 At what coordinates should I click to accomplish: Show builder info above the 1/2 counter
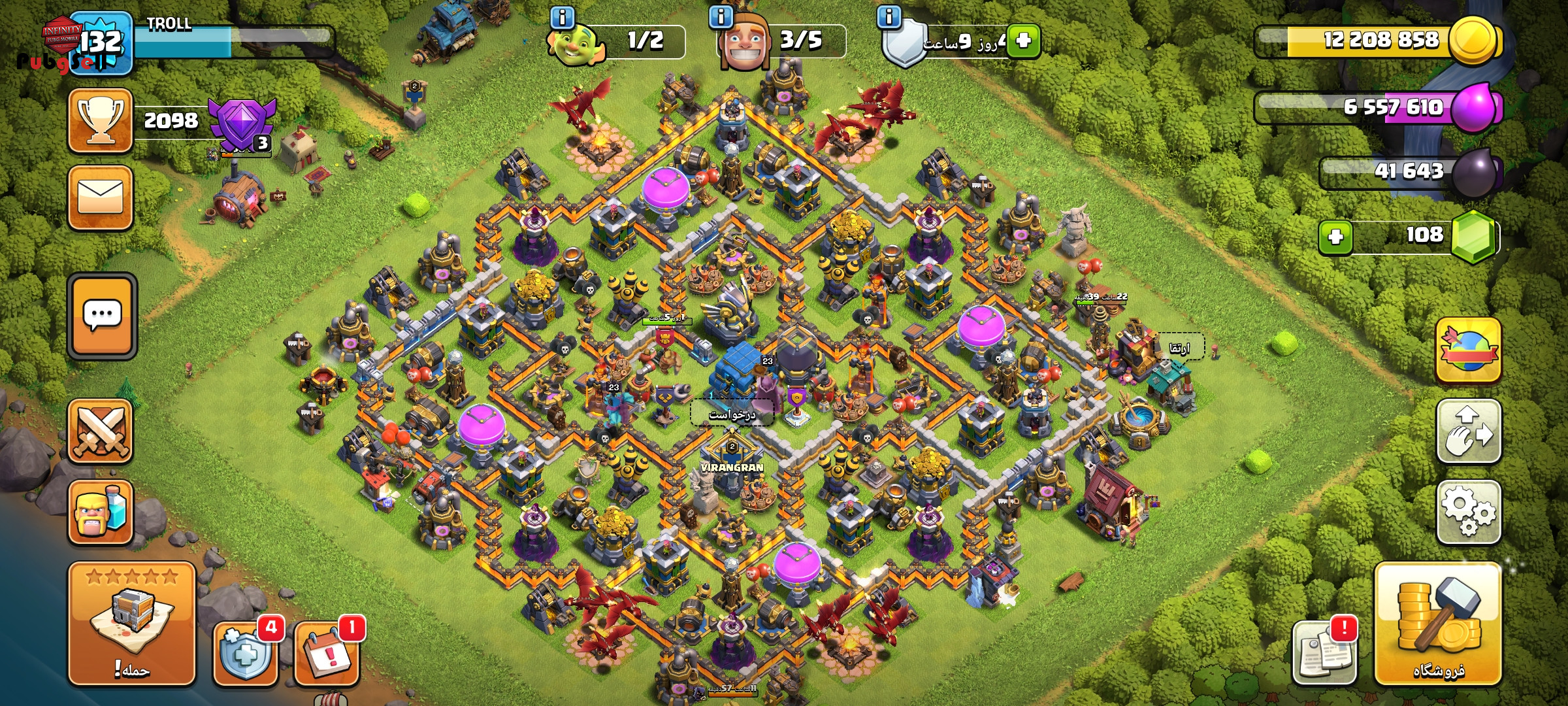tap(562, 17)
